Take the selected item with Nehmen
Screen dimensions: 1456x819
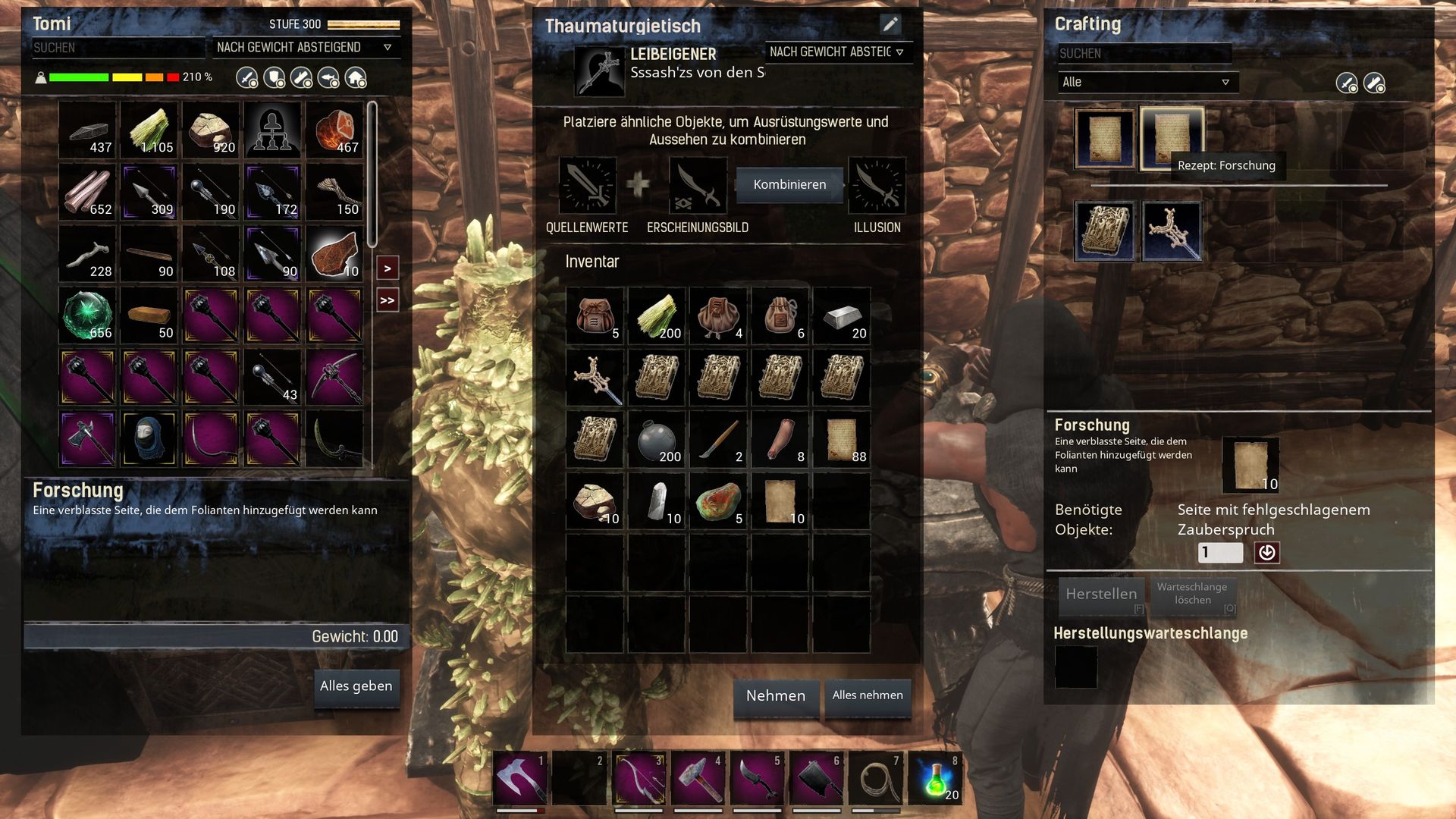coord(775,696)
